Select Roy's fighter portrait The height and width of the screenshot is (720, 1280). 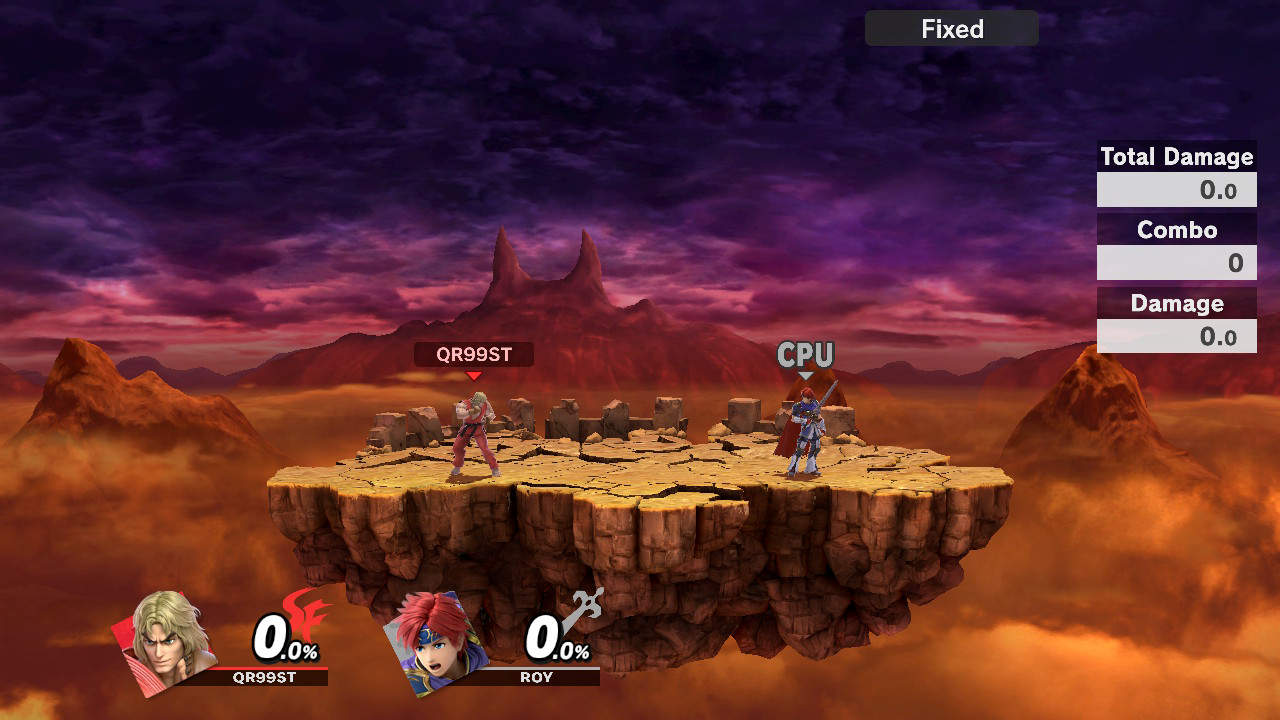click(x=439, y=640)
